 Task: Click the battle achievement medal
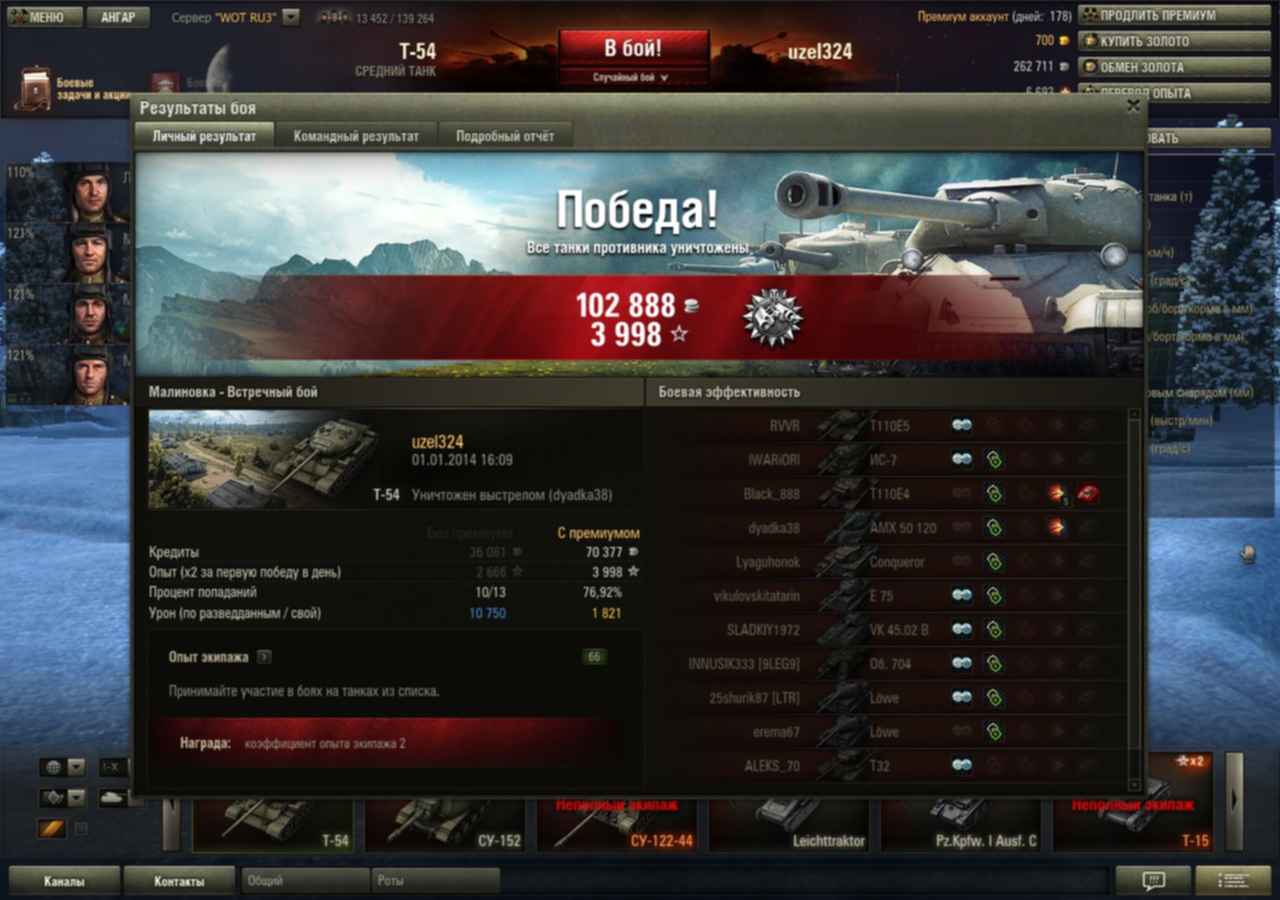[x=772, y=319]
